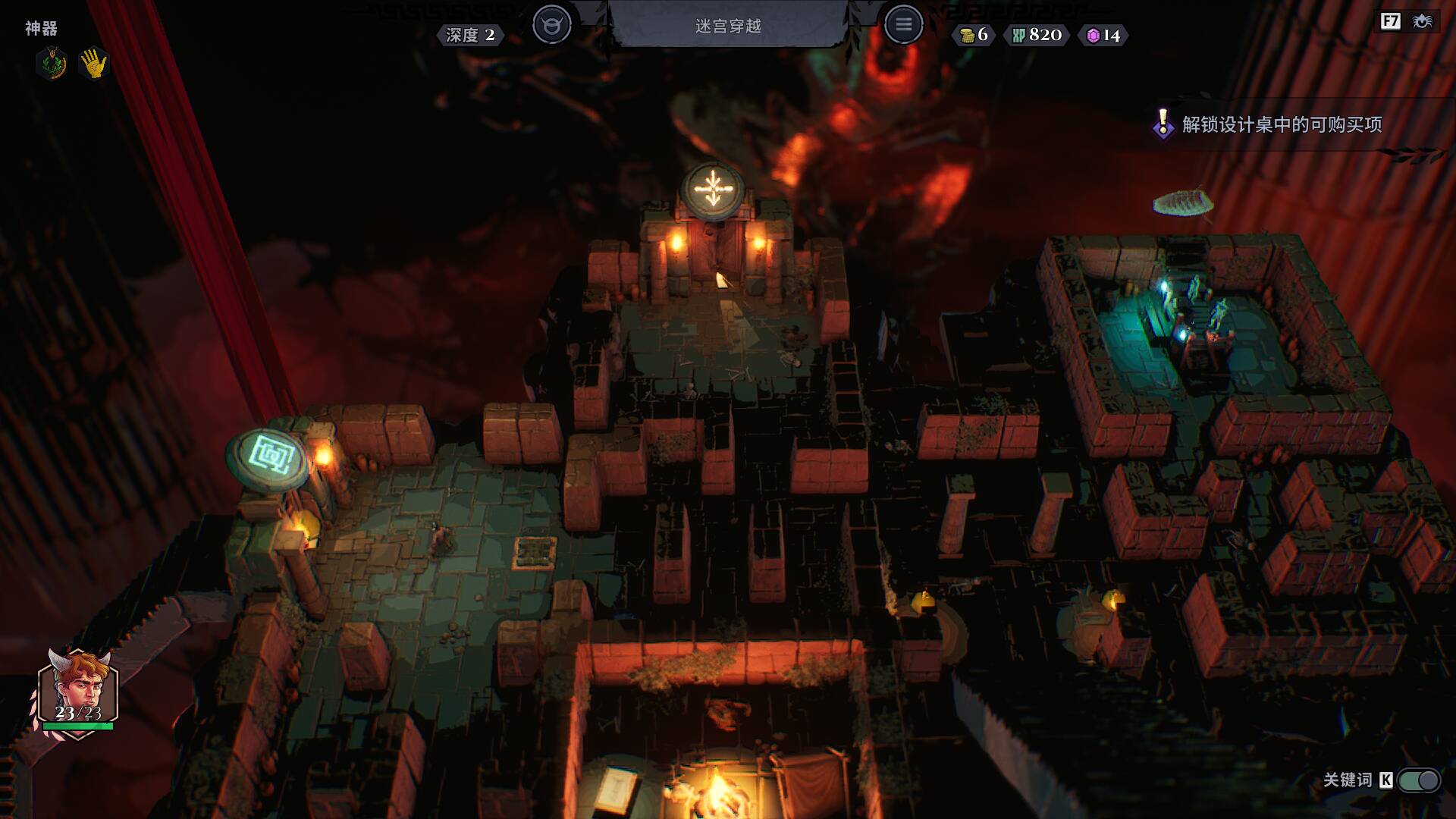Open the hamburger menu button
Screen dimensions: 1456x819
[903, 25]
